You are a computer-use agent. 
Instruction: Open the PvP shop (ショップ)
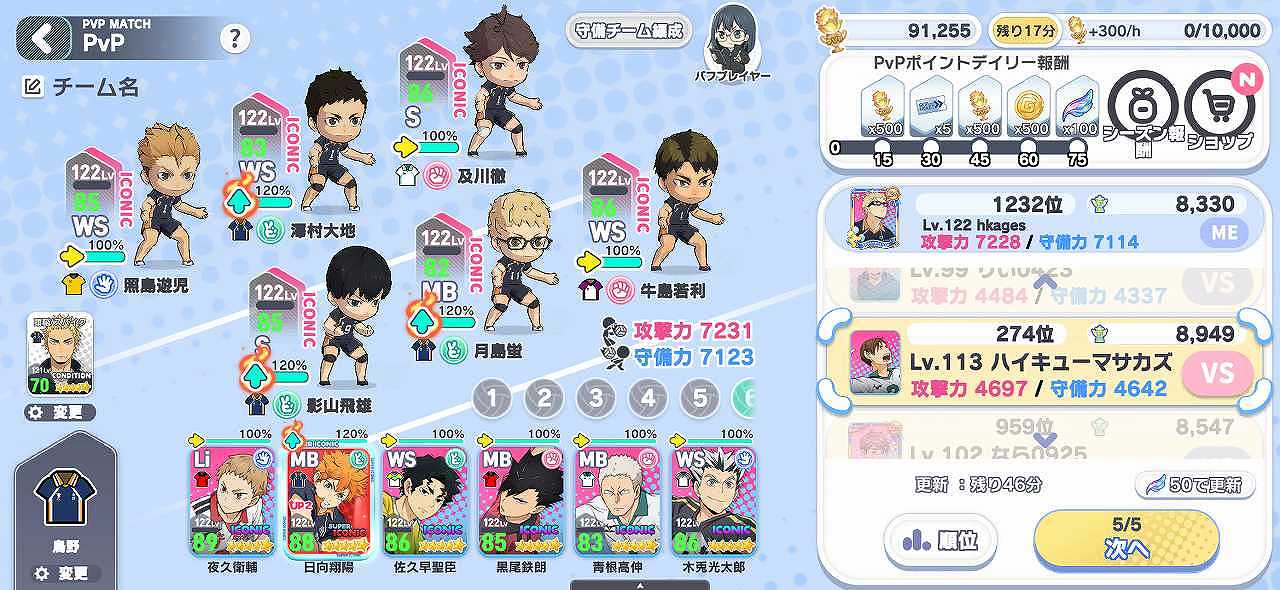point(1219,108)
